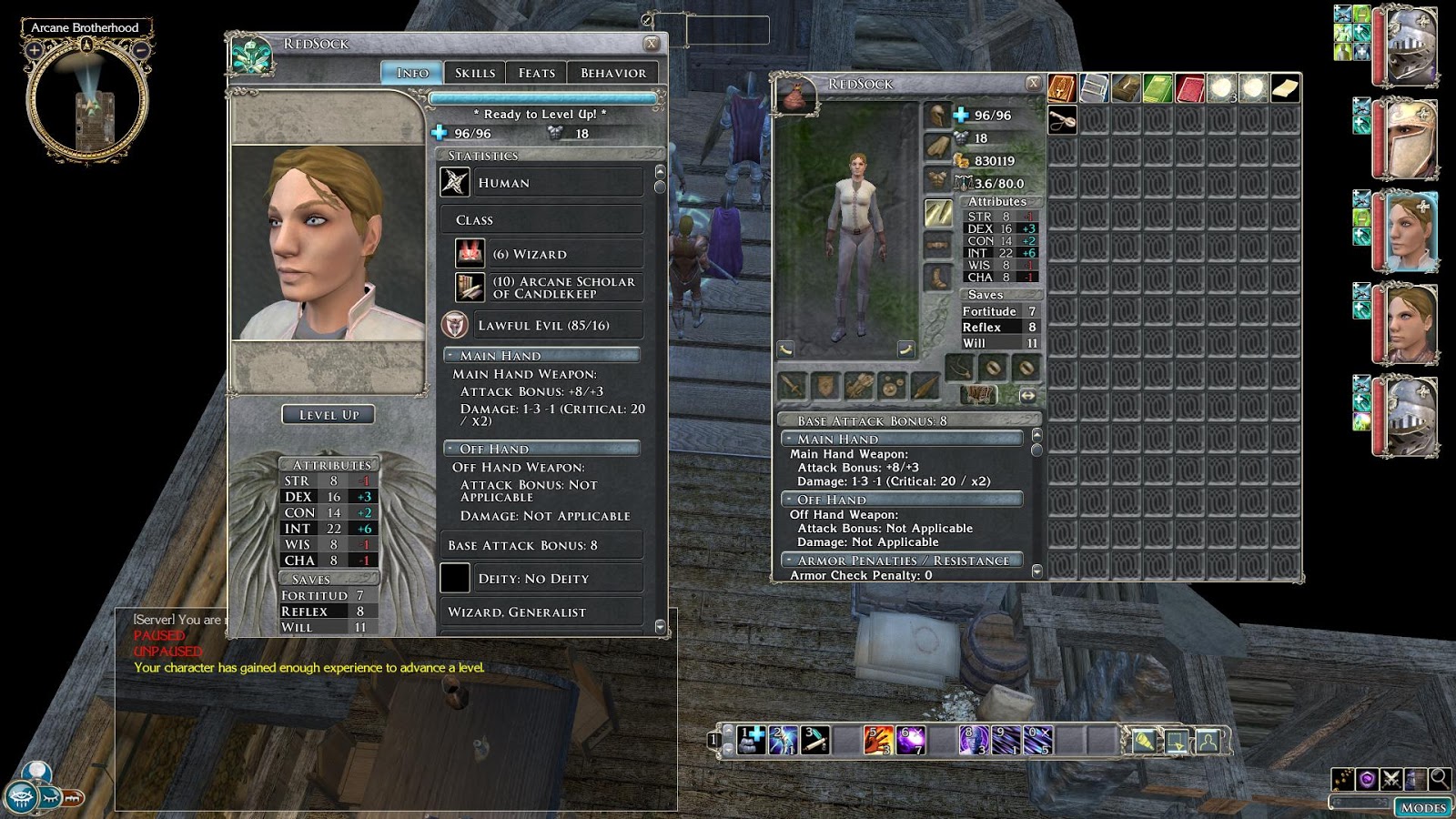Open the Behavior tab
Image resolution: width=1456 pixels, height=819 pixels.
coord(614,72)
